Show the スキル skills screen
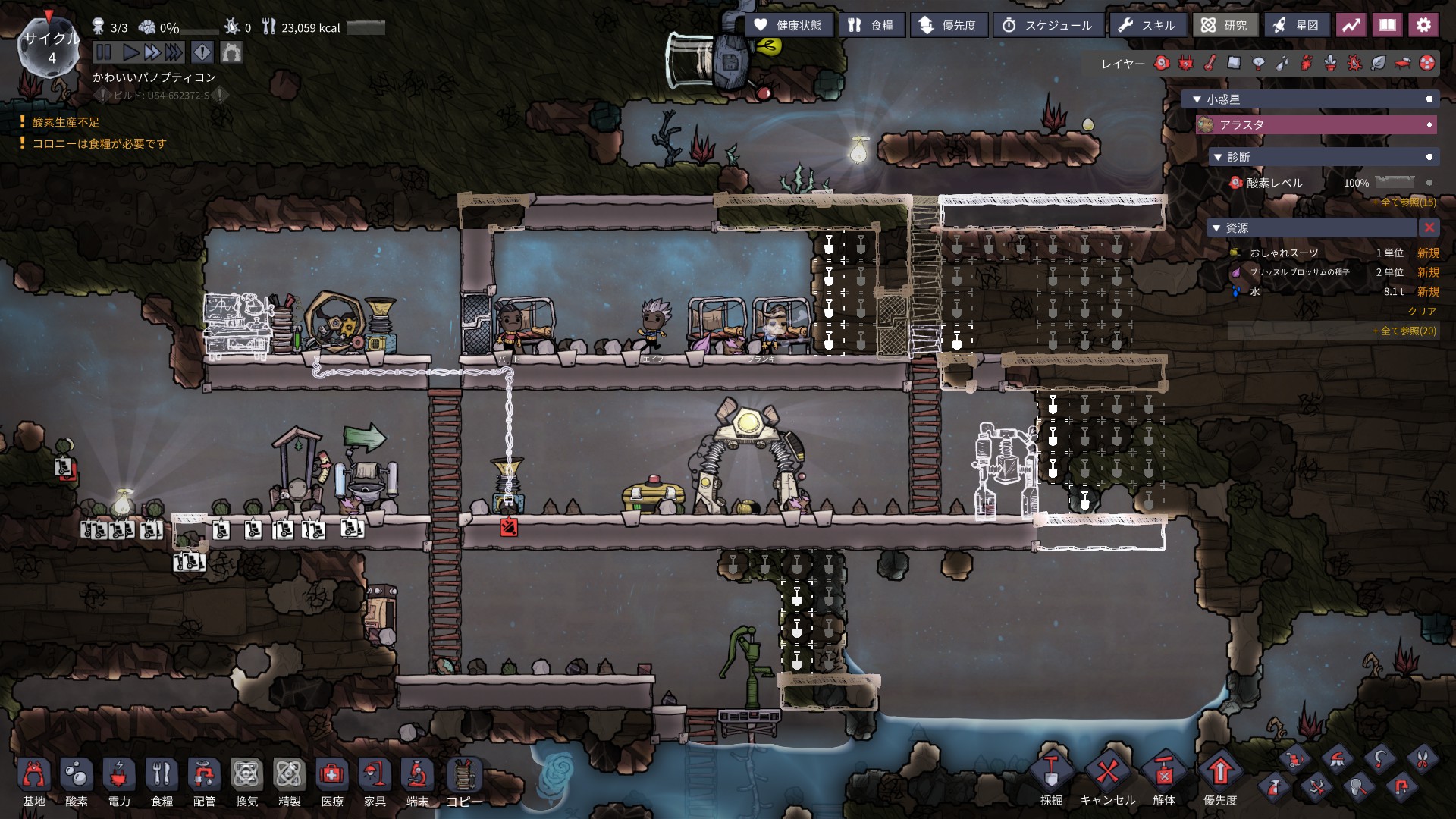 pos(1147,25)
